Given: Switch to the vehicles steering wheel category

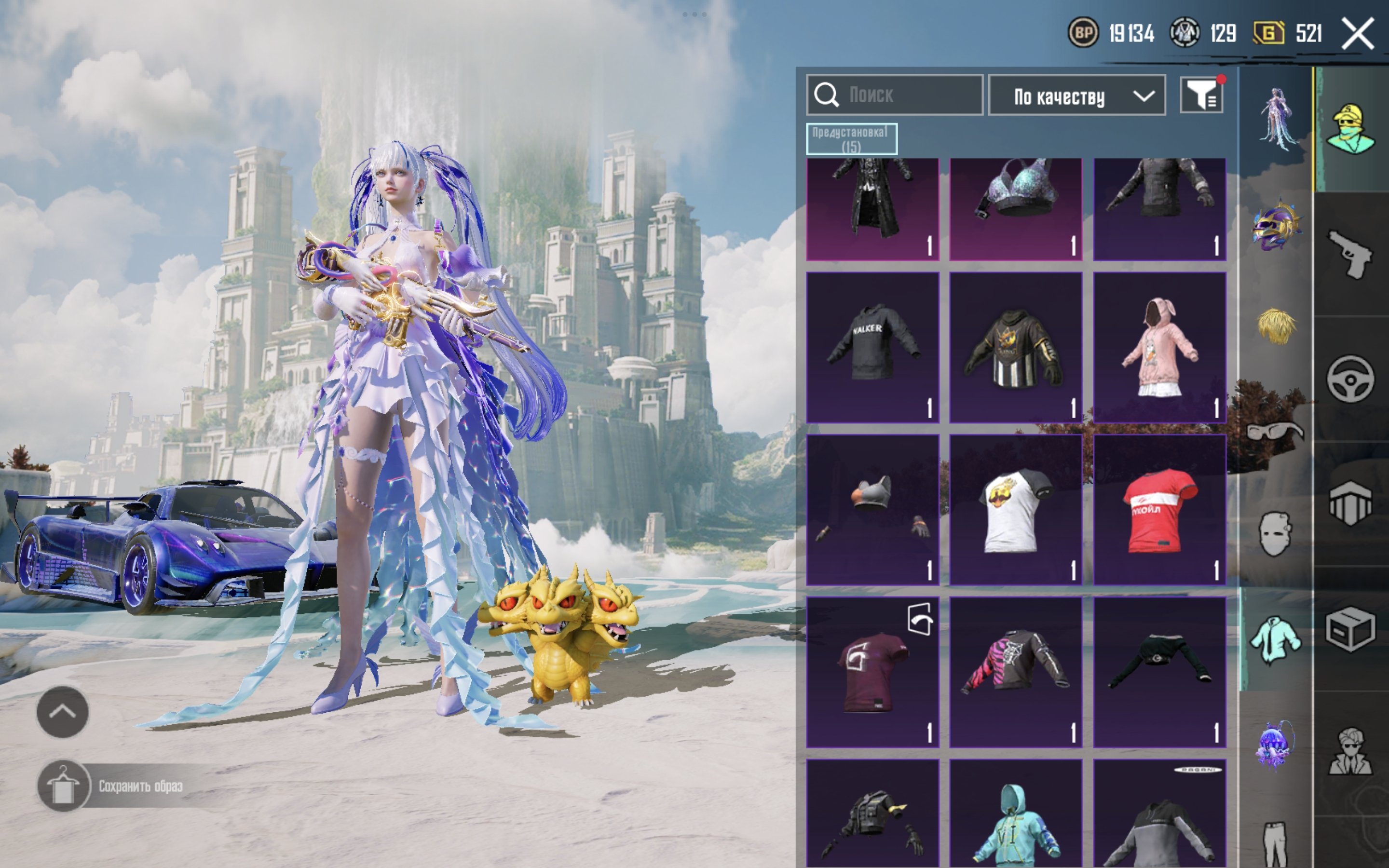Looking at the screenshot, I should coord(1350,379).
